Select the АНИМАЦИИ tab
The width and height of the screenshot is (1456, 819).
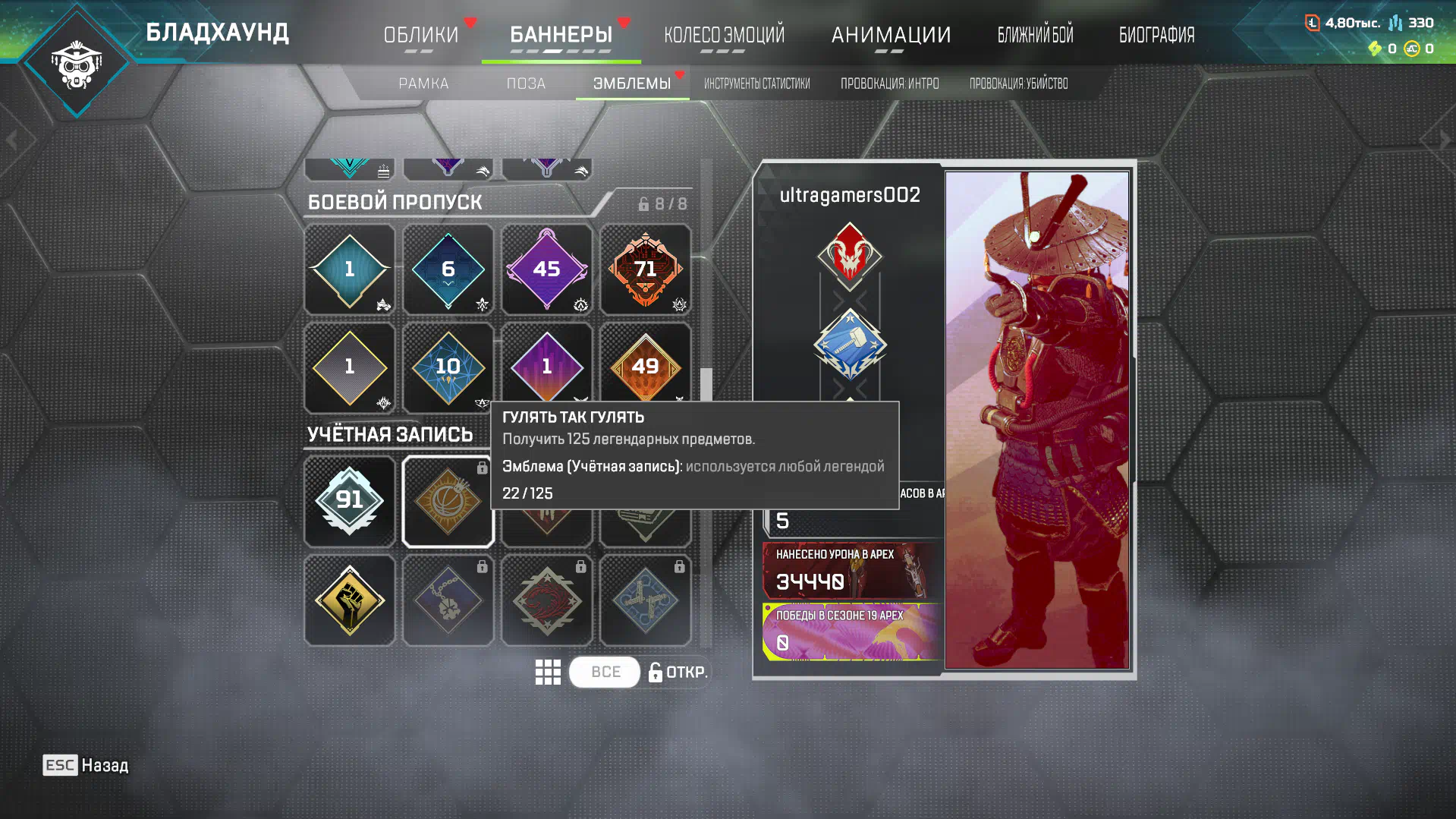891,35
